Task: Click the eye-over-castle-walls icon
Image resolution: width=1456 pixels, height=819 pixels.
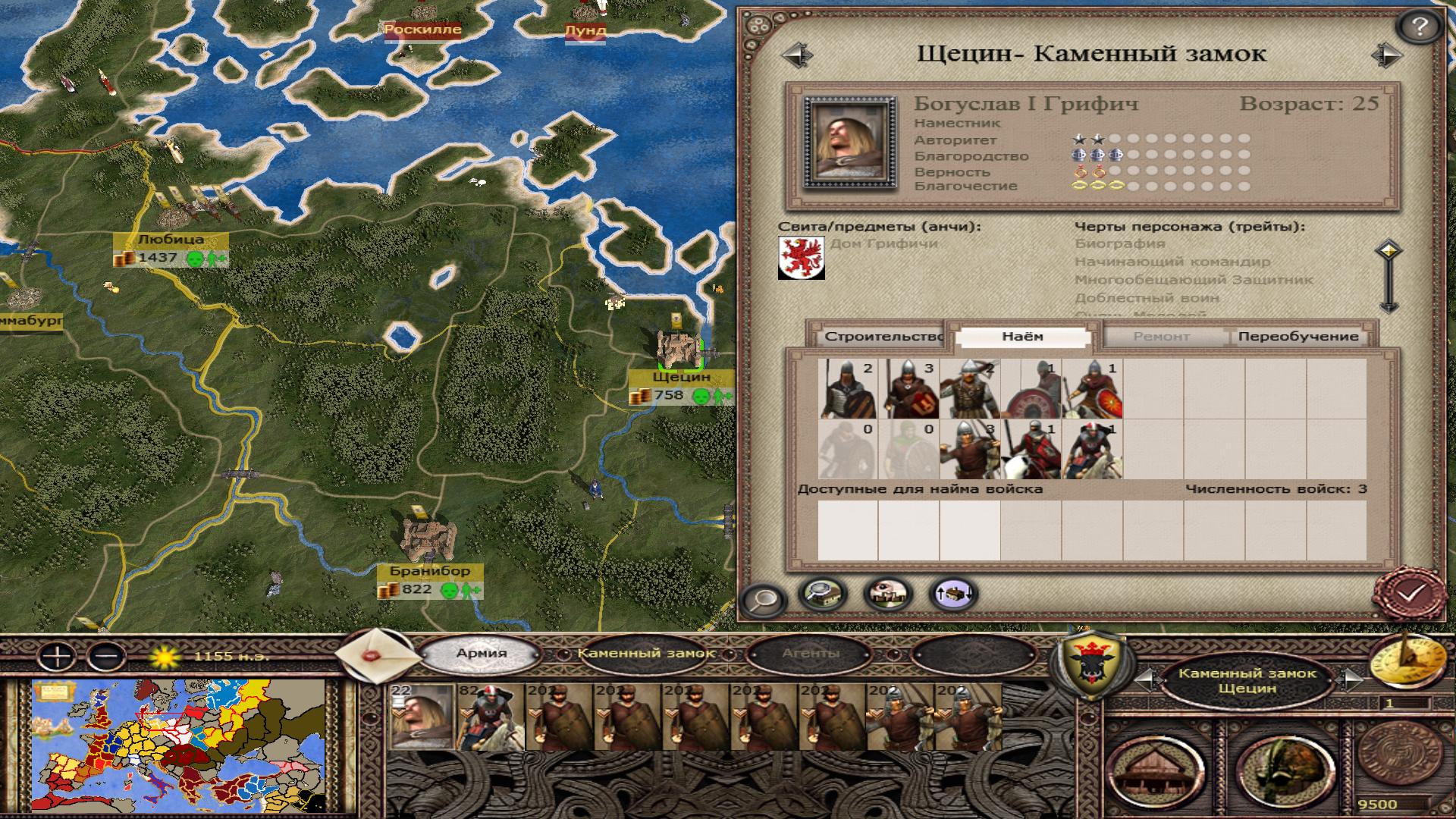Action: pos(889,594)
